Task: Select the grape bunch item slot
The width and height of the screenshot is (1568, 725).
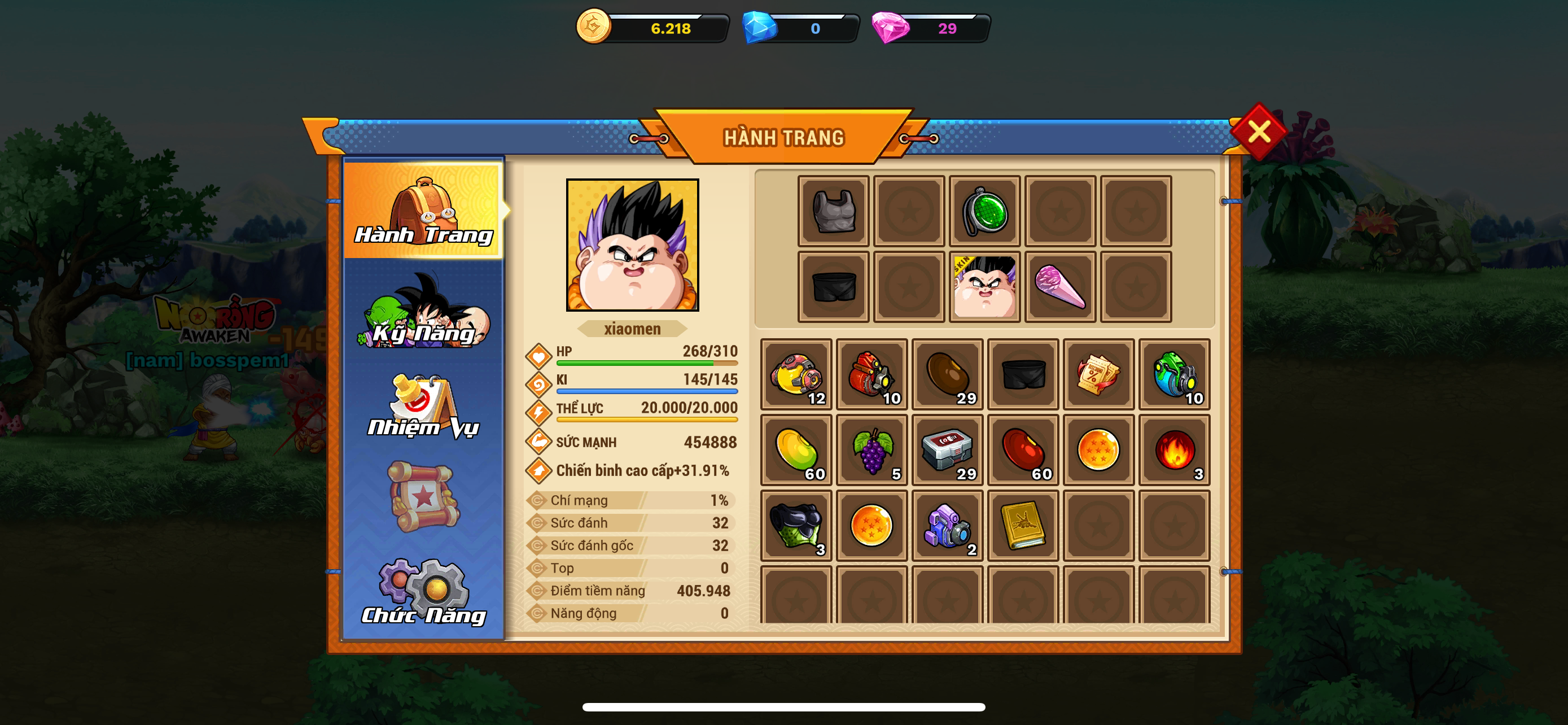Action: (x=872, y=451)
